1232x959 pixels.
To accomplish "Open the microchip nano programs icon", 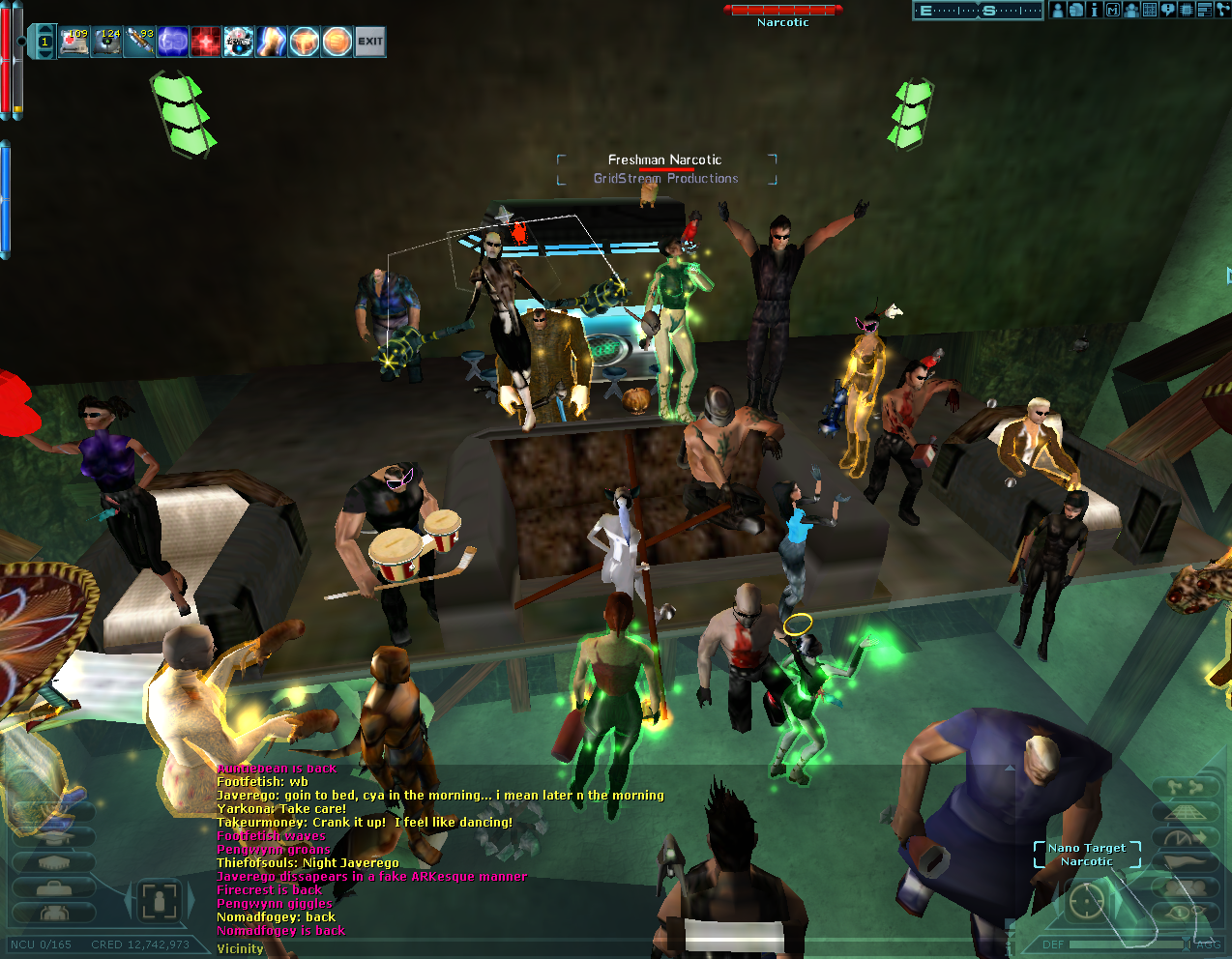I will pyautogui.click(x=1187, y=10).
